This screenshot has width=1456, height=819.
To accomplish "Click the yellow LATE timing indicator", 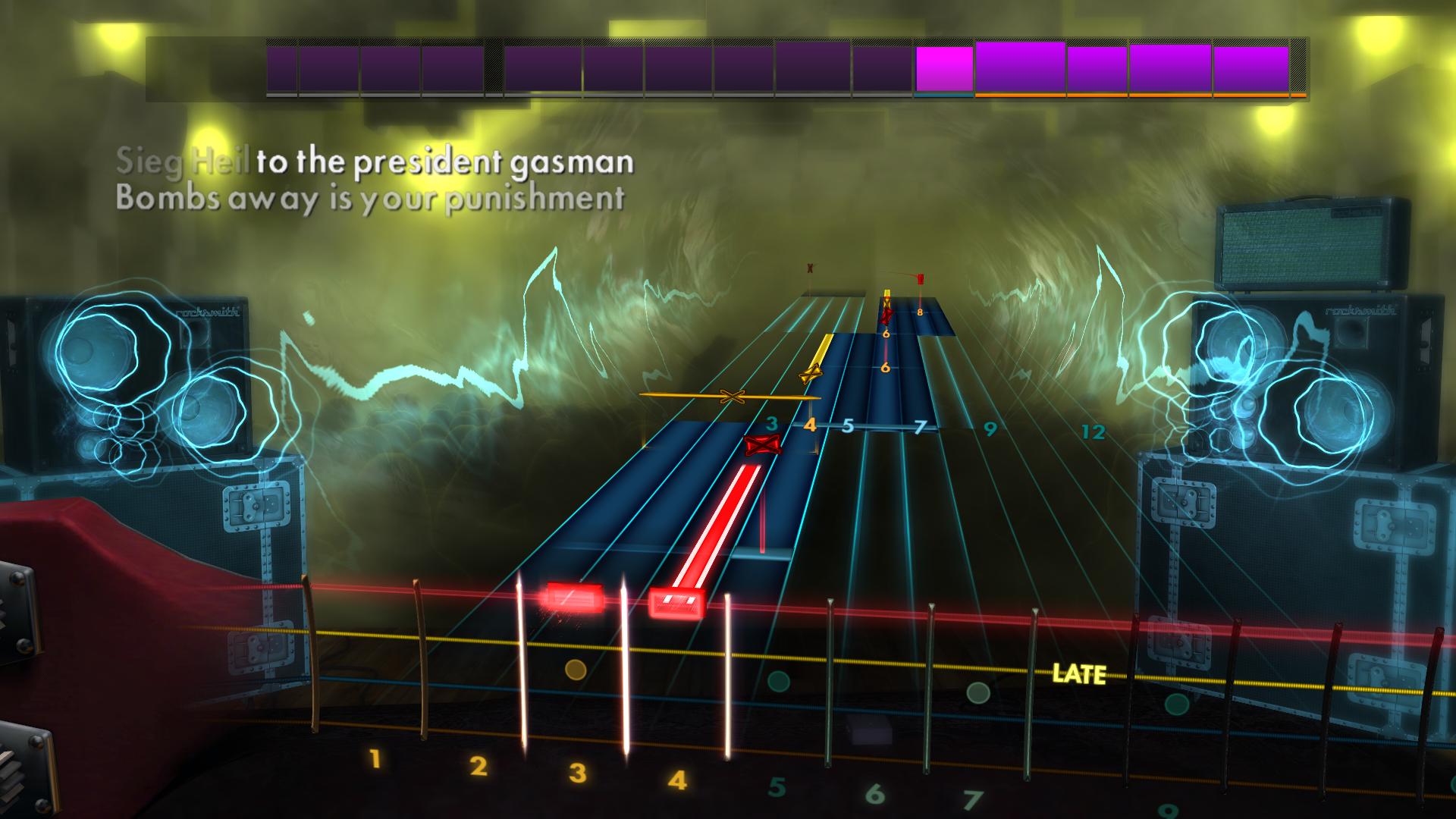I will point(1080,671).
